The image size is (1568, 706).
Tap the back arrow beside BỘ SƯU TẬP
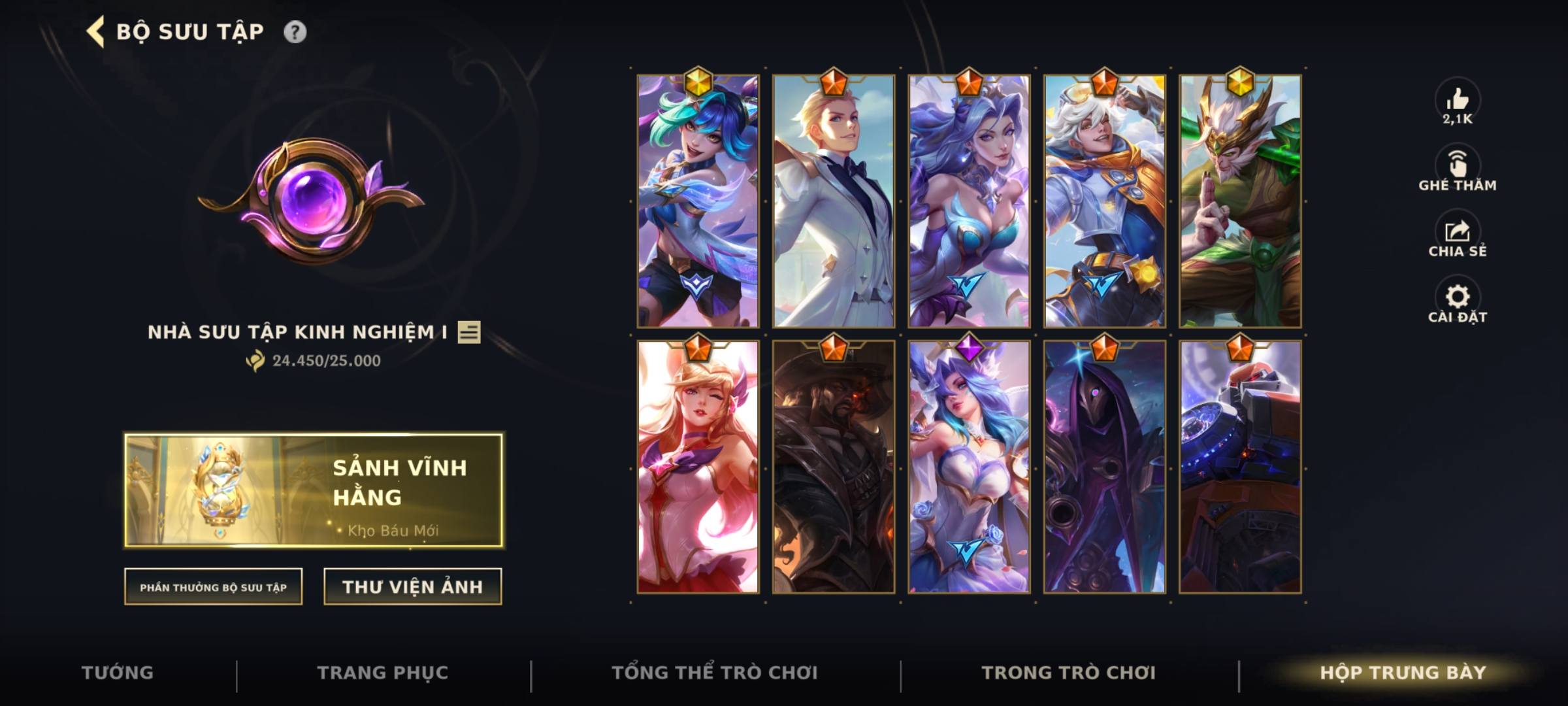(x=95, y=29)
